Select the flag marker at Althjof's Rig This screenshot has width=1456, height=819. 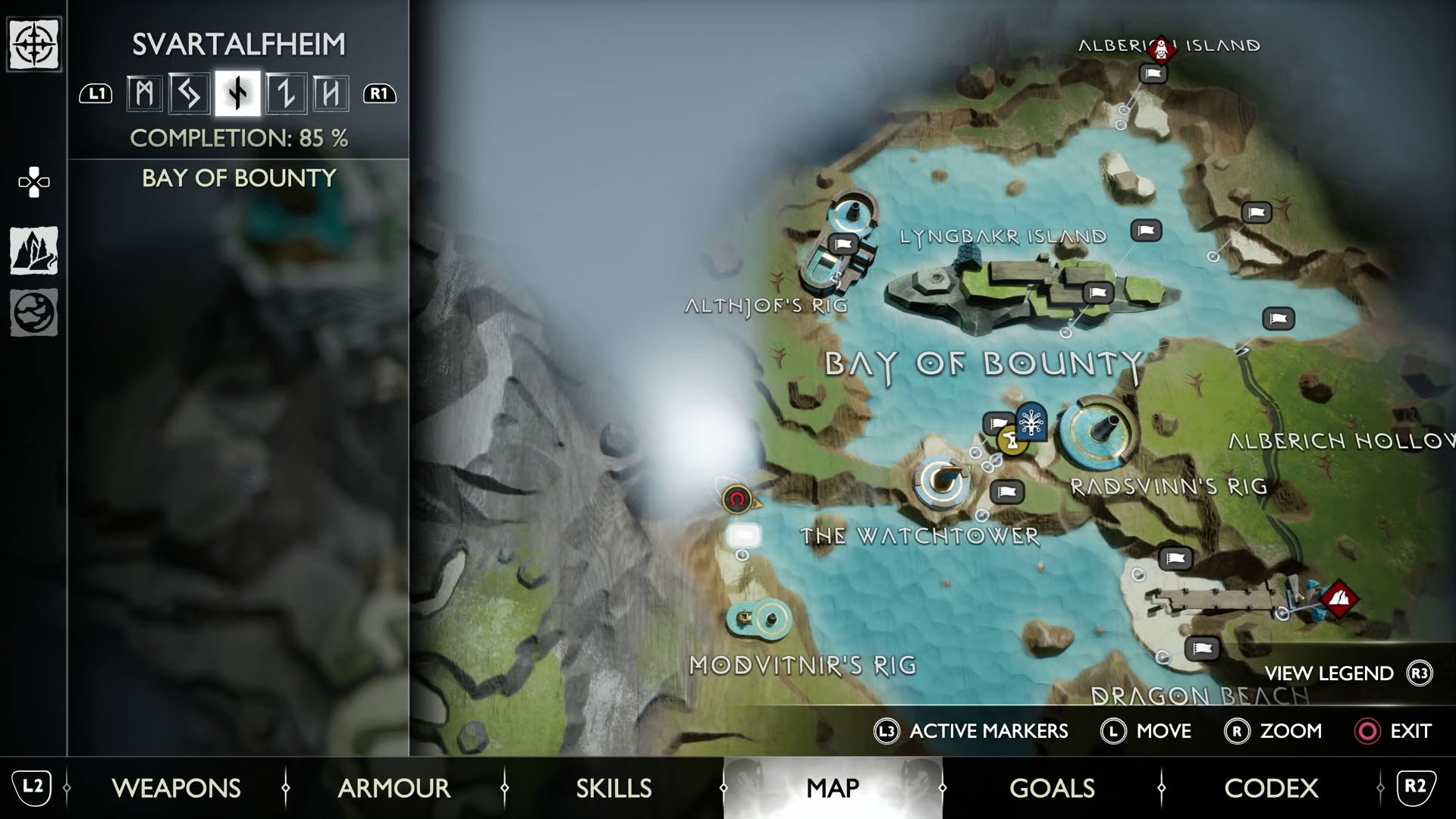(x=843, y=244)
